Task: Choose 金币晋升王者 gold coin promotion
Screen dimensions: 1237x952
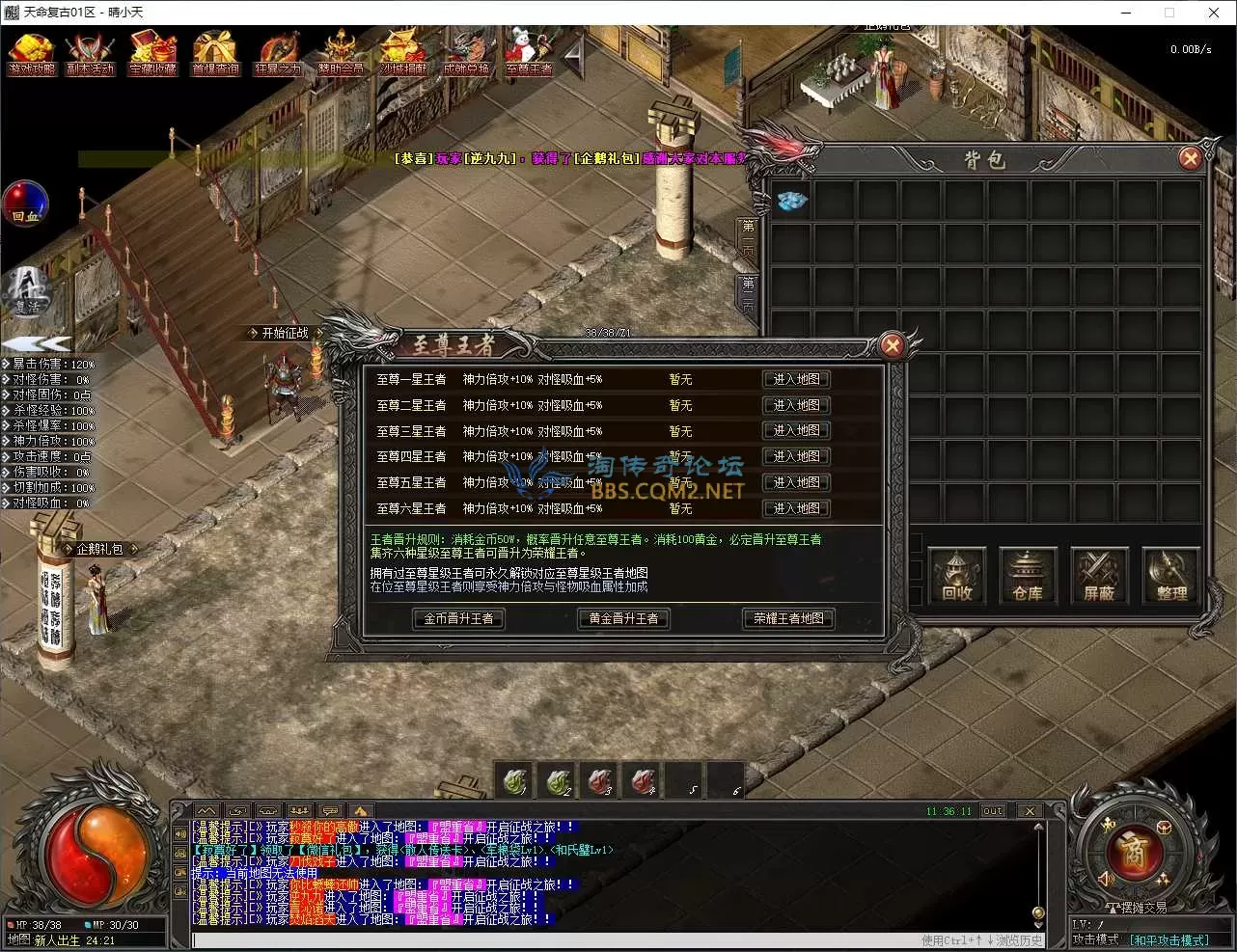Action: [x=458, y=618]
